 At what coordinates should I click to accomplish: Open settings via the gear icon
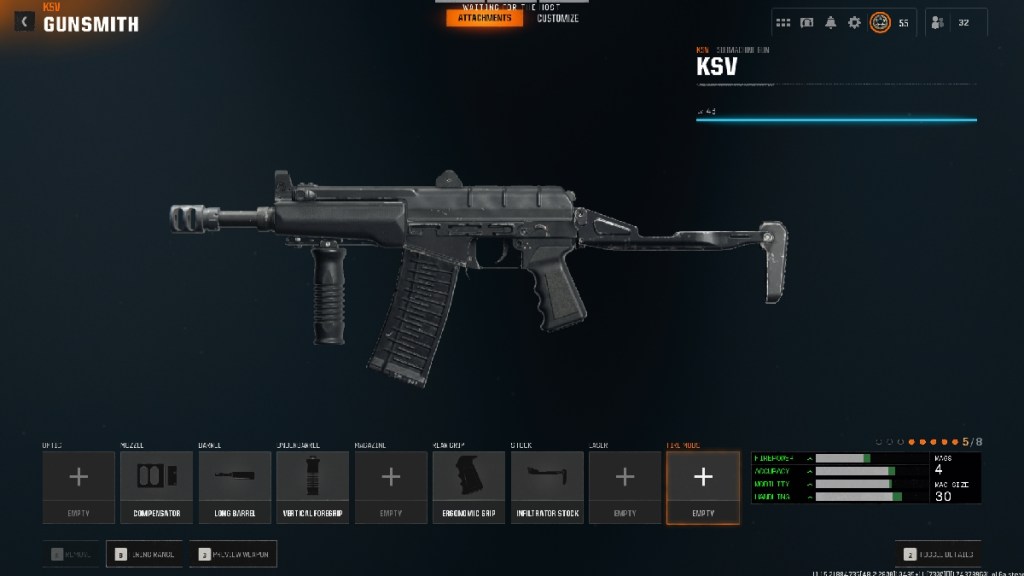click(854, 23)
